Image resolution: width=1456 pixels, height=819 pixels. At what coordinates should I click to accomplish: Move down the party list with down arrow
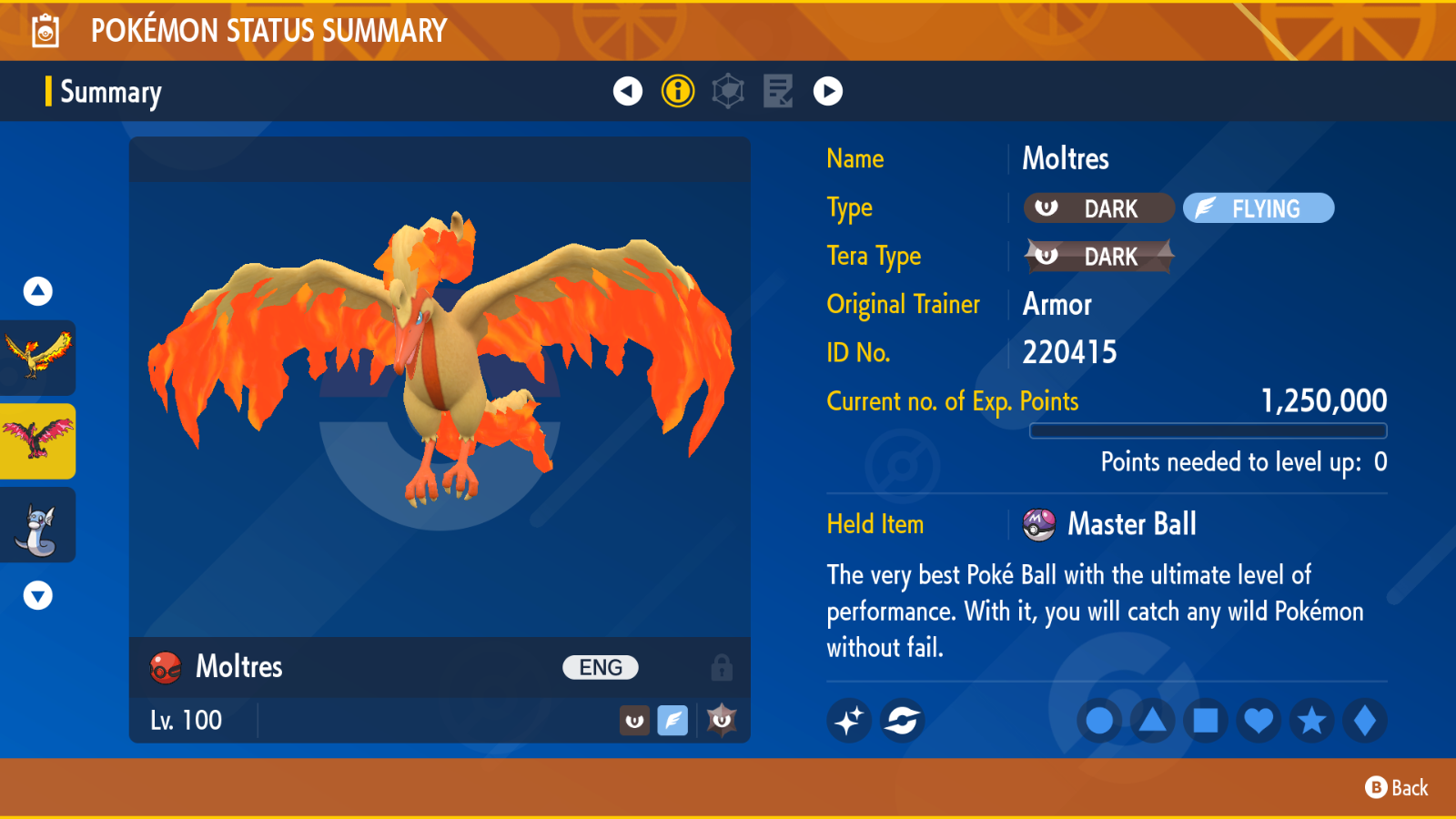click(x=37, y=596)
